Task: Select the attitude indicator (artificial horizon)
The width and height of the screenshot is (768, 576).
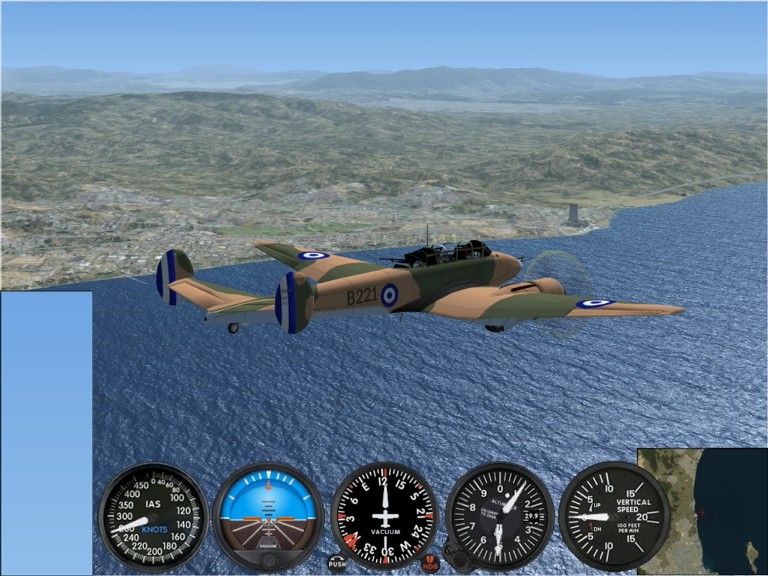Action: [x=268, y=517]
